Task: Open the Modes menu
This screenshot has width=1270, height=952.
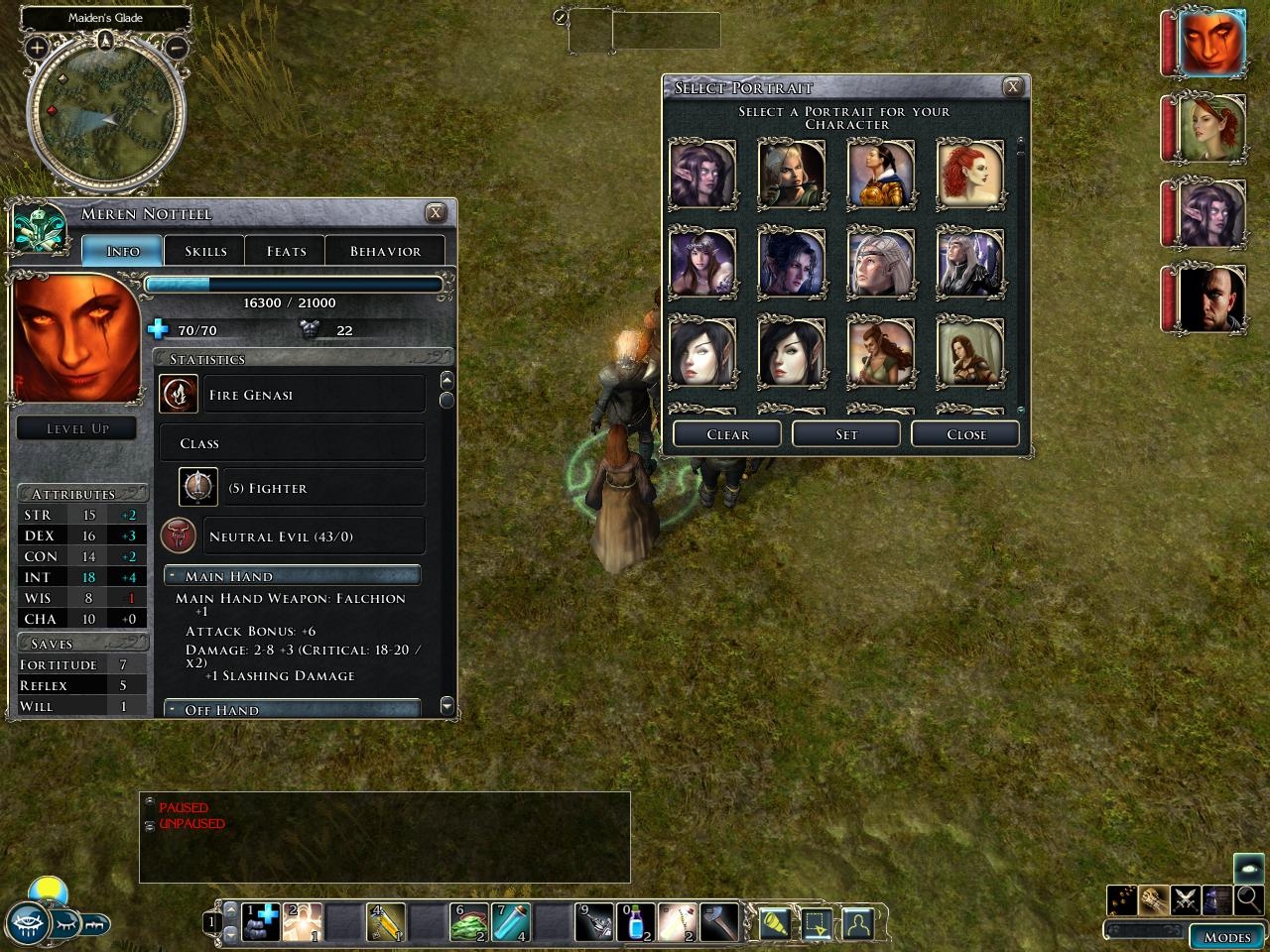Action: point(1226,936)
